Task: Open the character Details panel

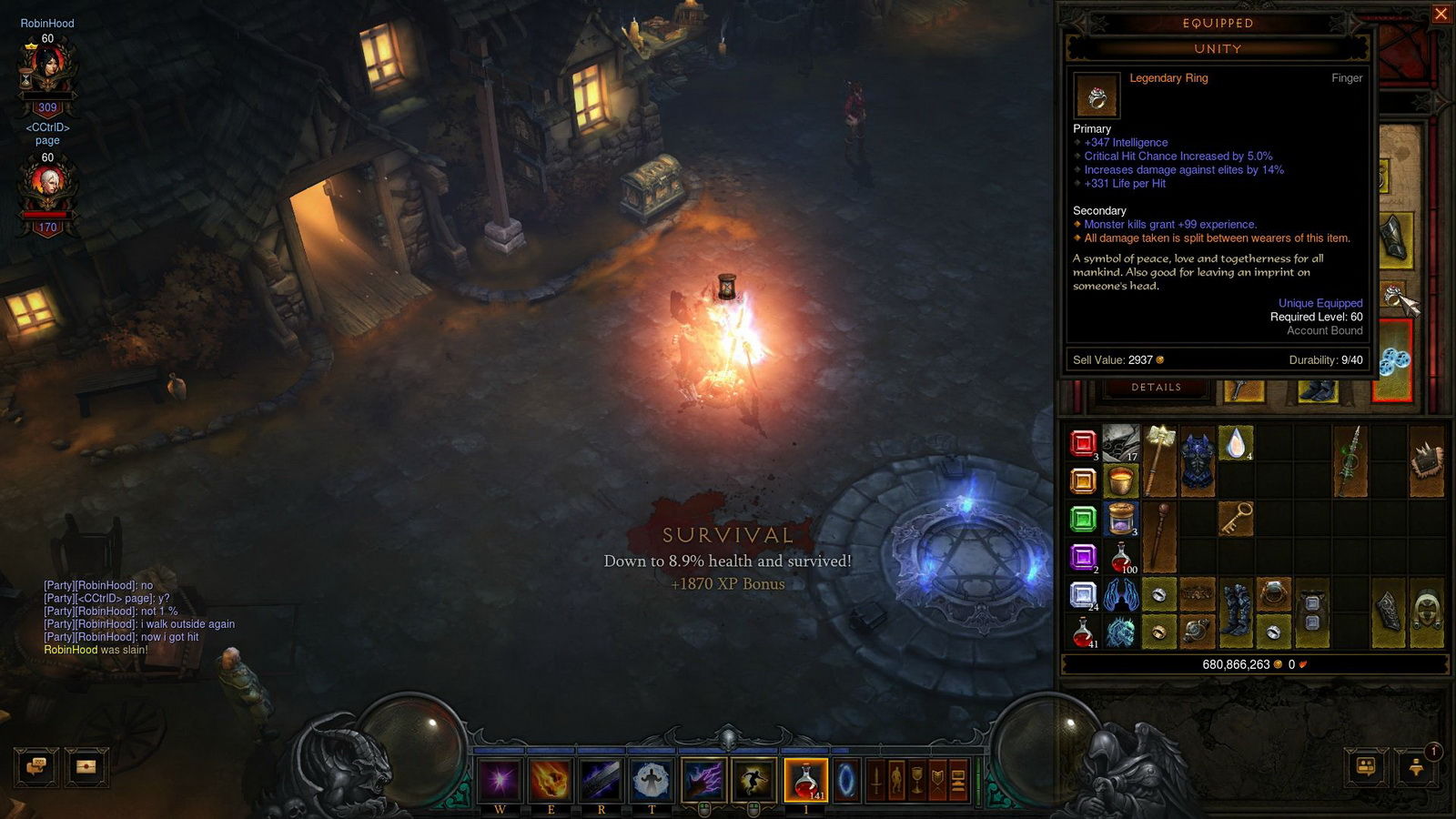Action: coord(1156,388)
